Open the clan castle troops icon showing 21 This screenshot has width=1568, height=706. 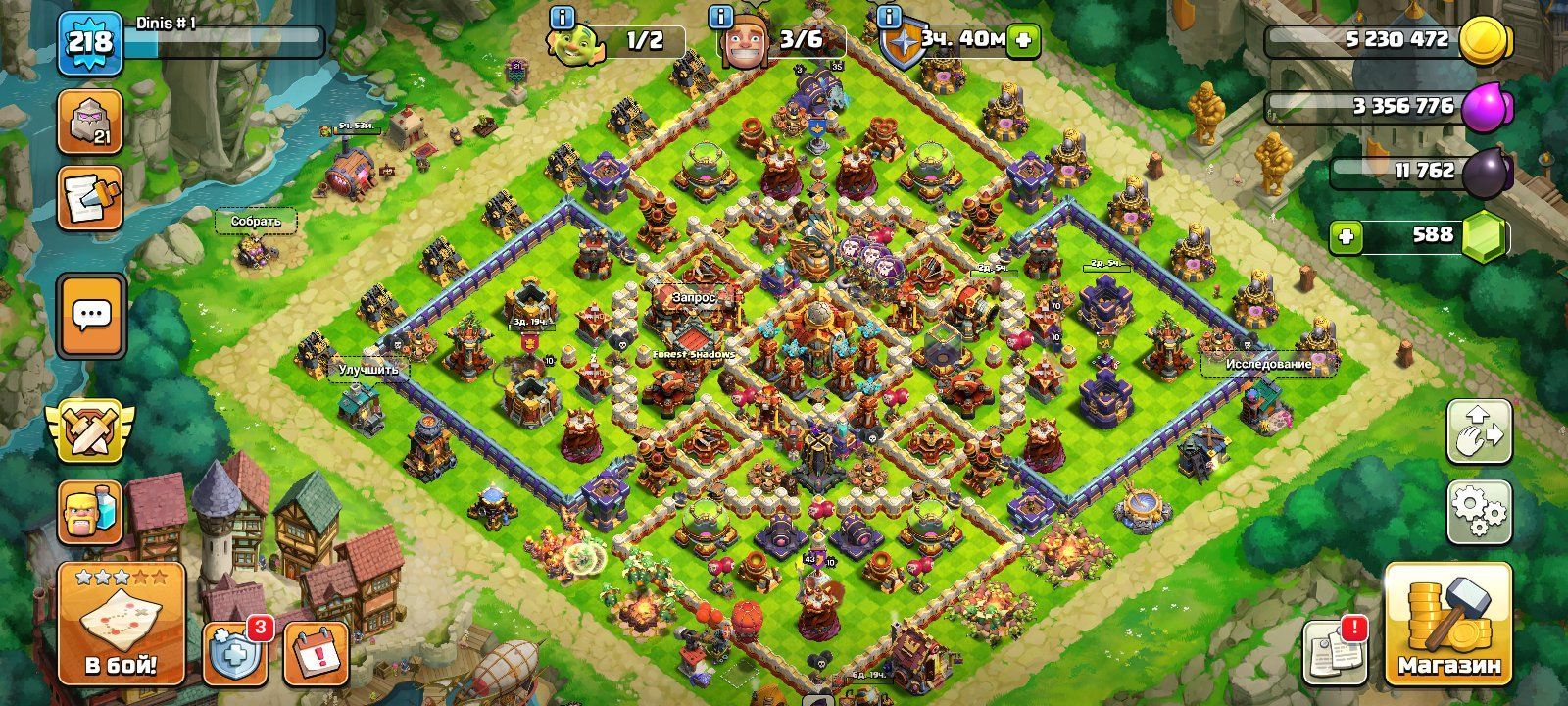[x=90, y=122]
